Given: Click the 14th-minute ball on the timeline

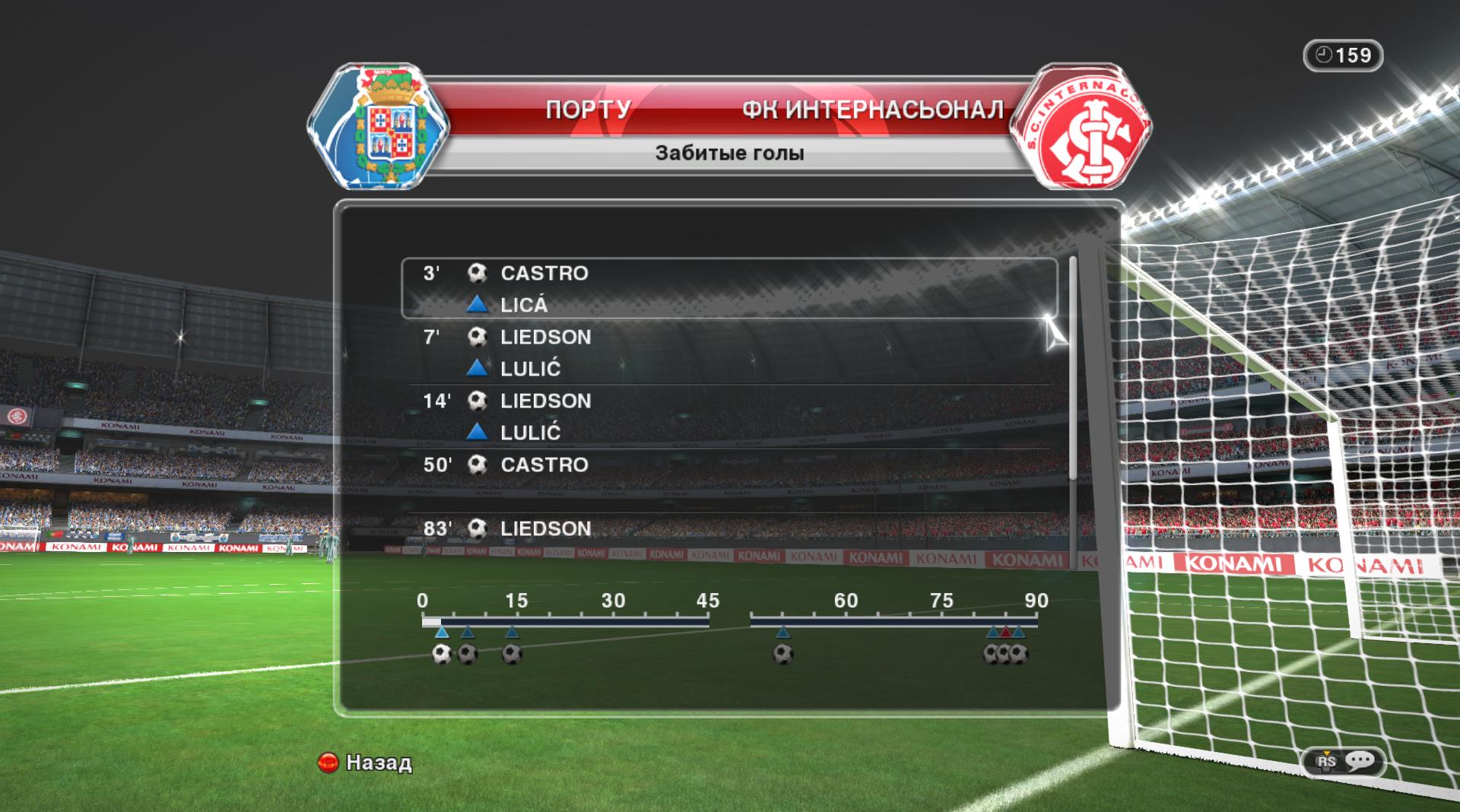Looking at the screenshot, I should (x=512, y=654).
